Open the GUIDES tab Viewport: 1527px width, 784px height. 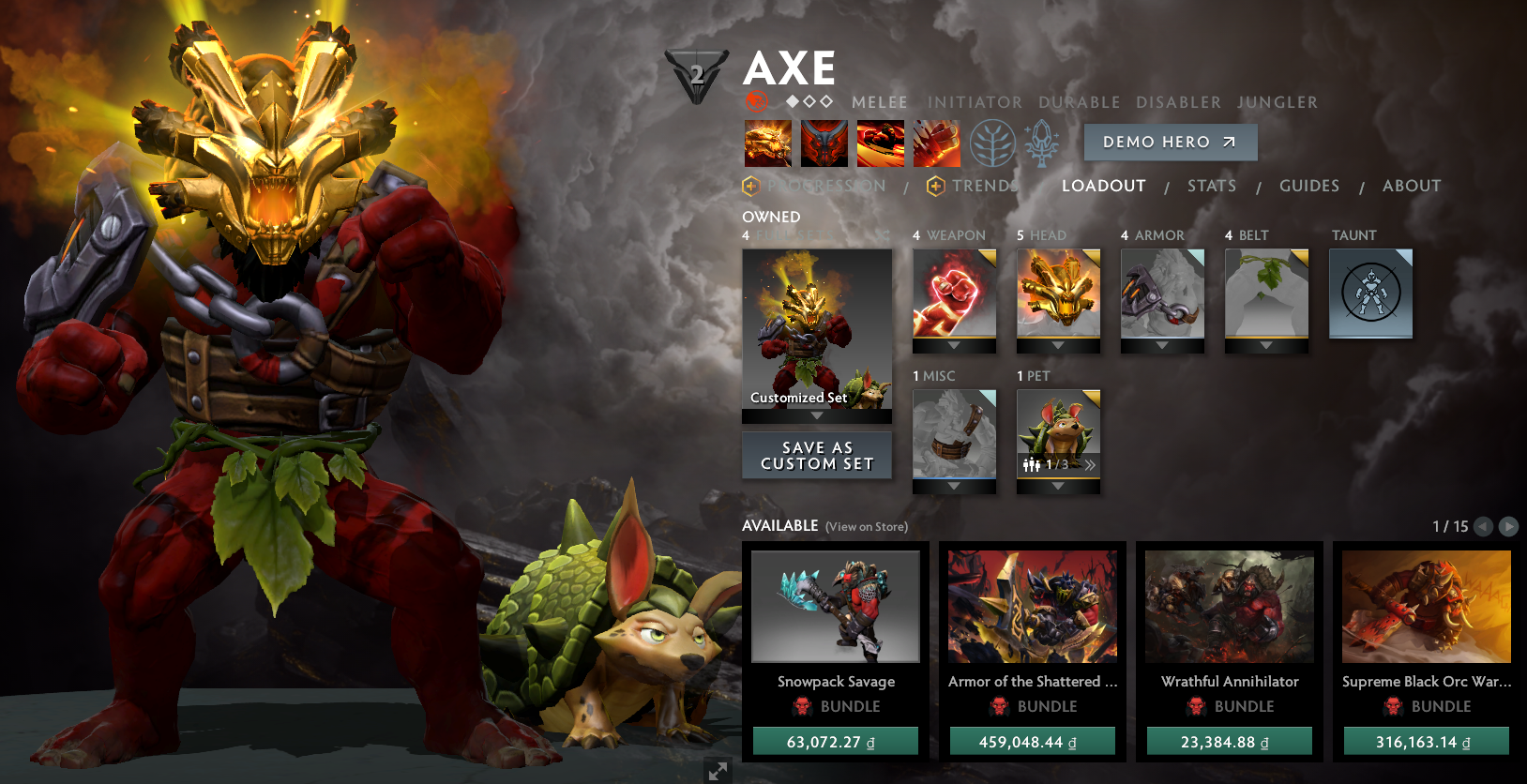coord(1308,186)
